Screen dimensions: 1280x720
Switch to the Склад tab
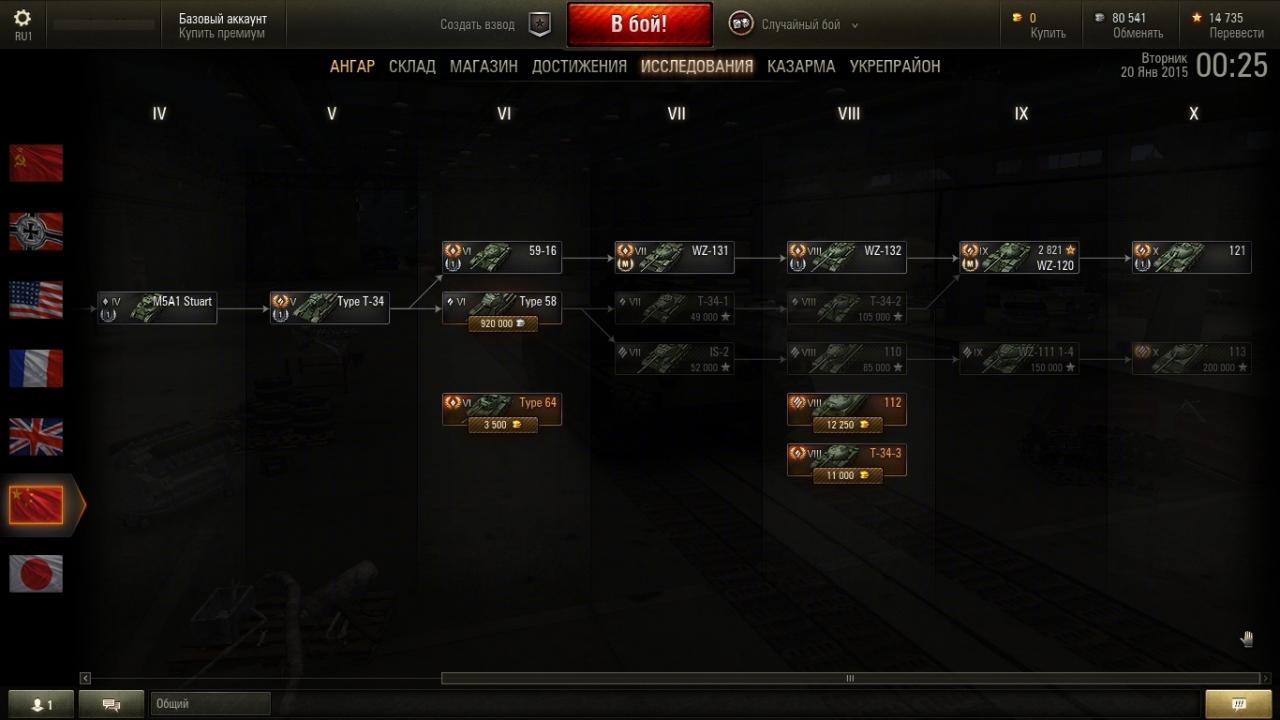click(412, 66)
